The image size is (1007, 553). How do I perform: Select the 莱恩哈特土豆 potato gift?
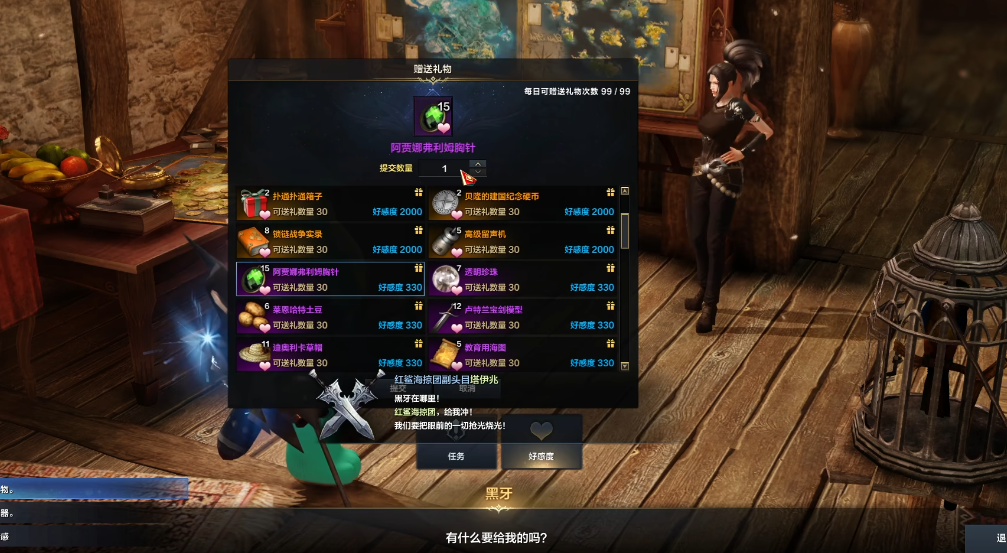pos(330,317)
